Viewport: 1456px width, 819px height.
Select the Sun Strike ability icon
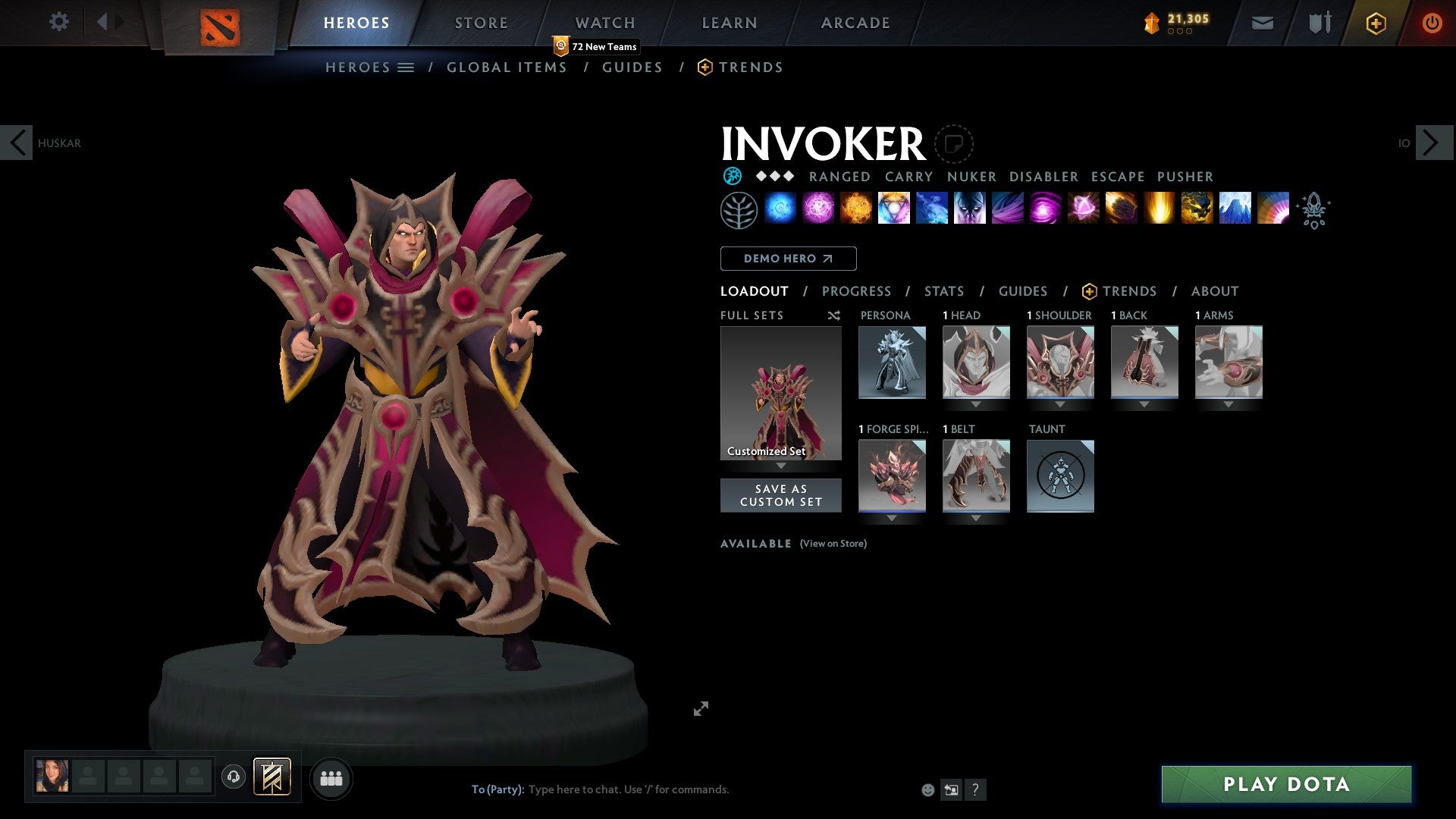[x=1159, y=210]
